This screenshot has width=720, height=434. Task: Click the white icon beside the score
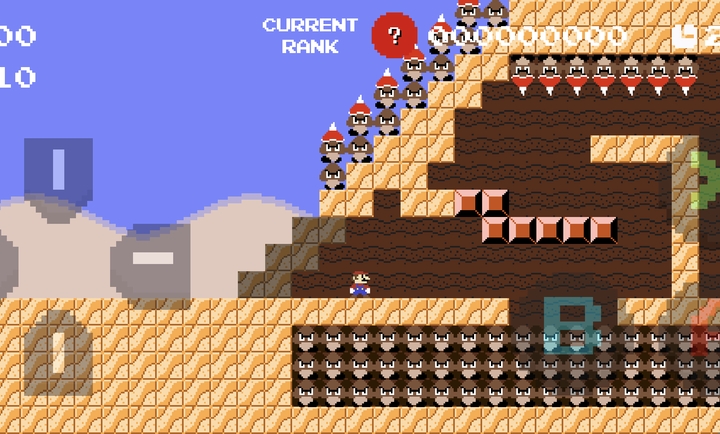pyautogui.click(x=685, y=37)
